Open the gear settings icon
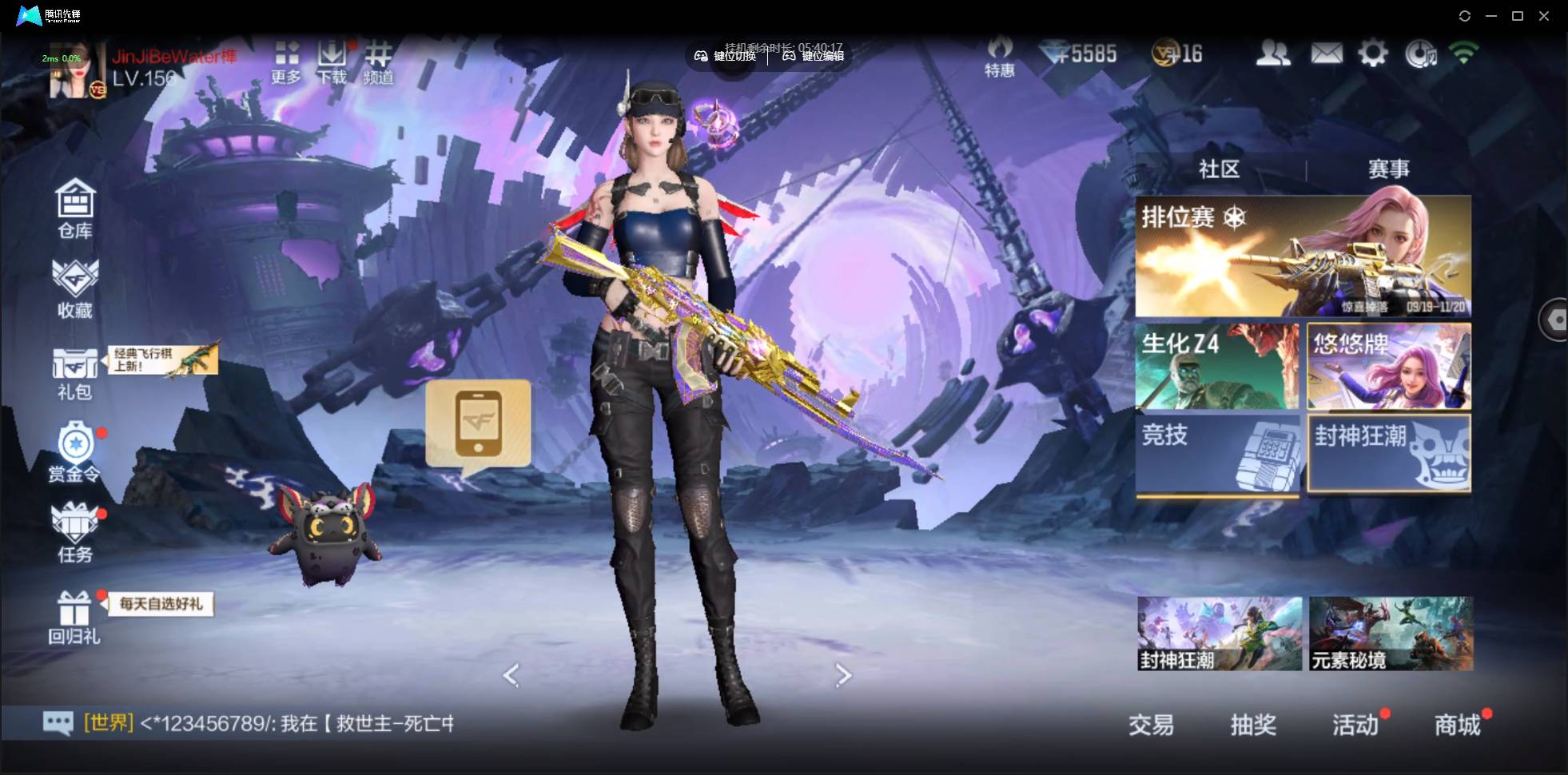This screenshot has width=1568, height=775. pos(1373,54)
